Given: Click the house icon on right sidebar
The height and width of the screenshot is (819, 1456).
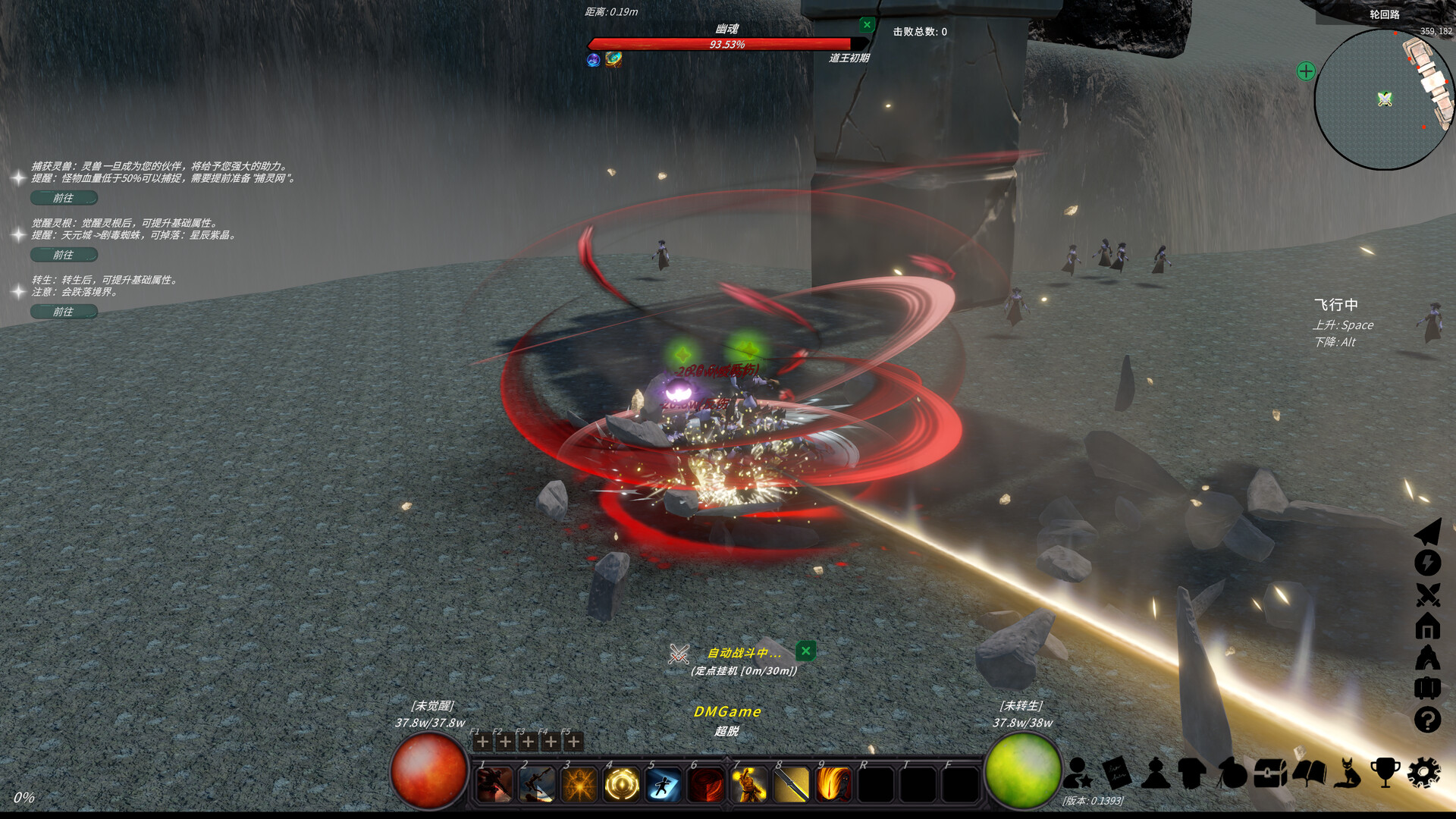Looking at the screenshot, I should pos(1429,626).
